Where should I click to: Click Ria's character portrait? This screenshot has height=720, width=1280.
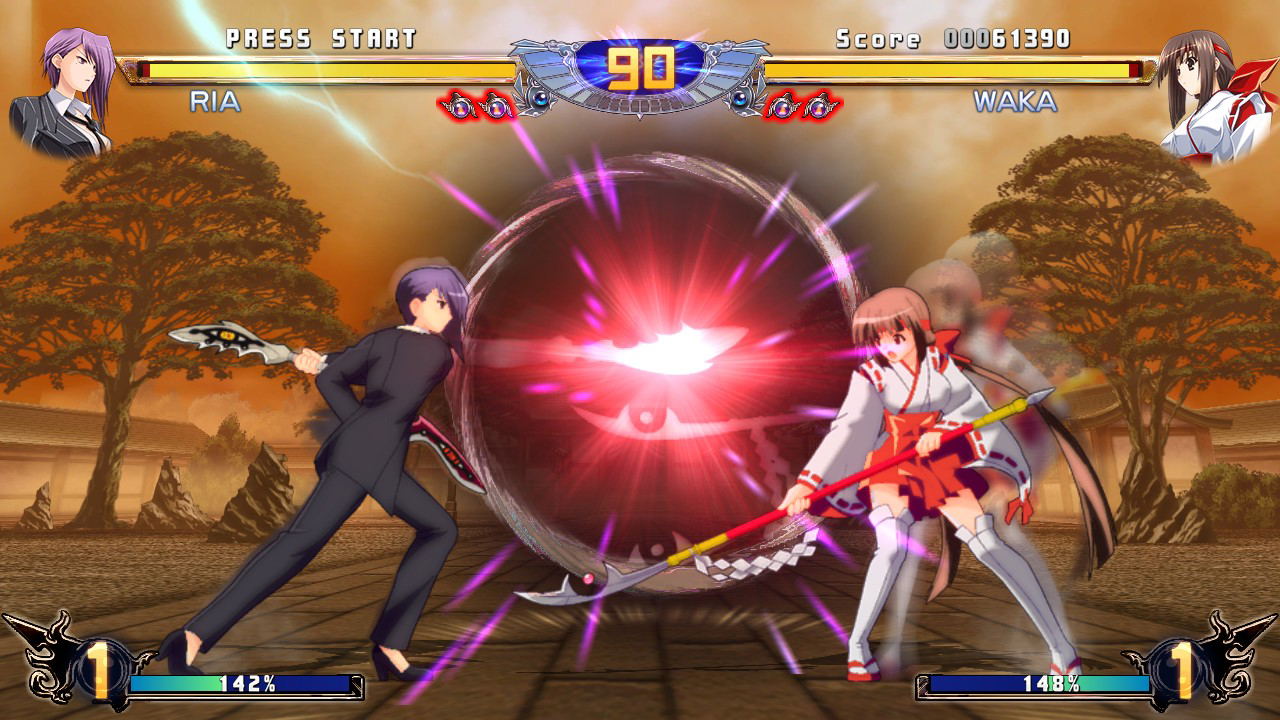tap(65, 93)
